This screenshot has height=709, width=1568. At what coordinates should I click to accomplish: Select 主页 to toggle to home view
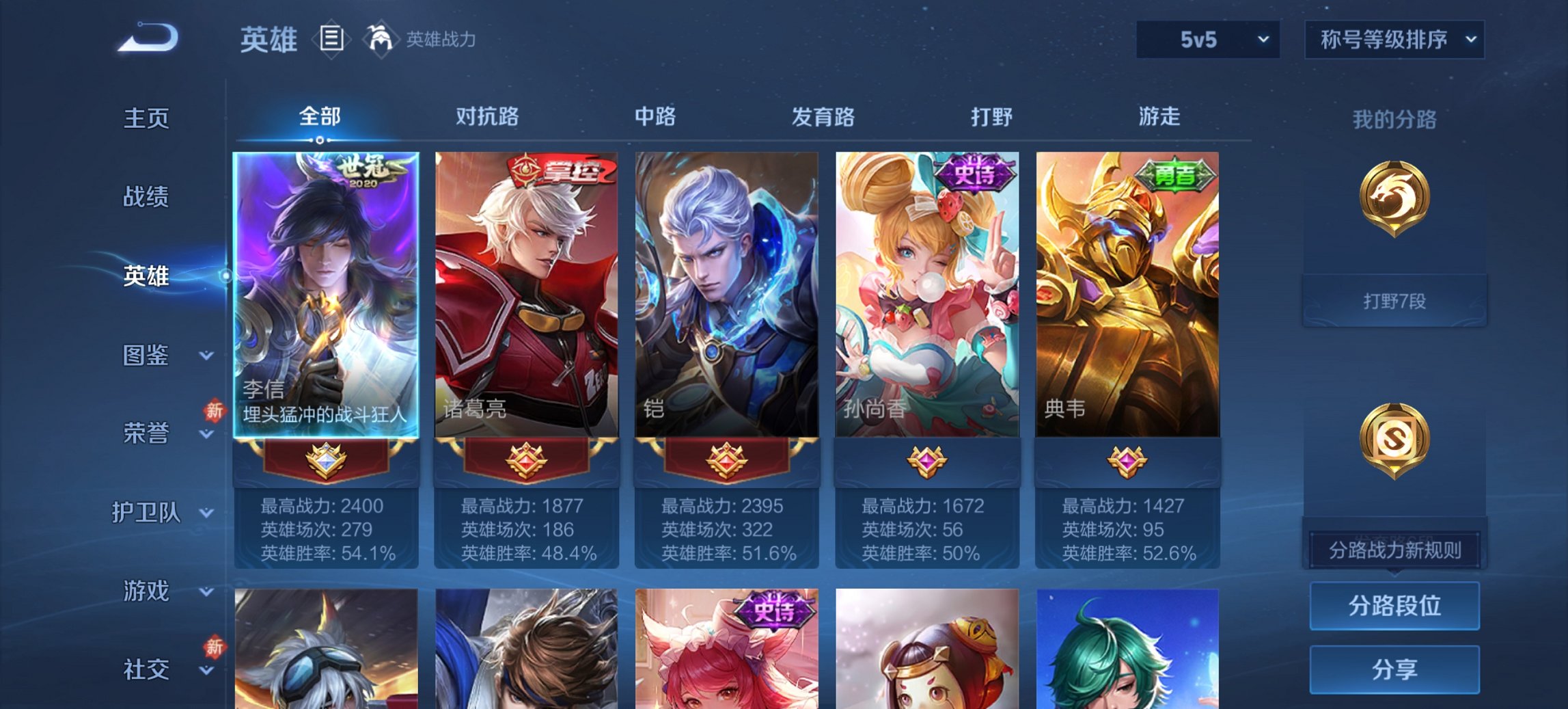[146, 119]
